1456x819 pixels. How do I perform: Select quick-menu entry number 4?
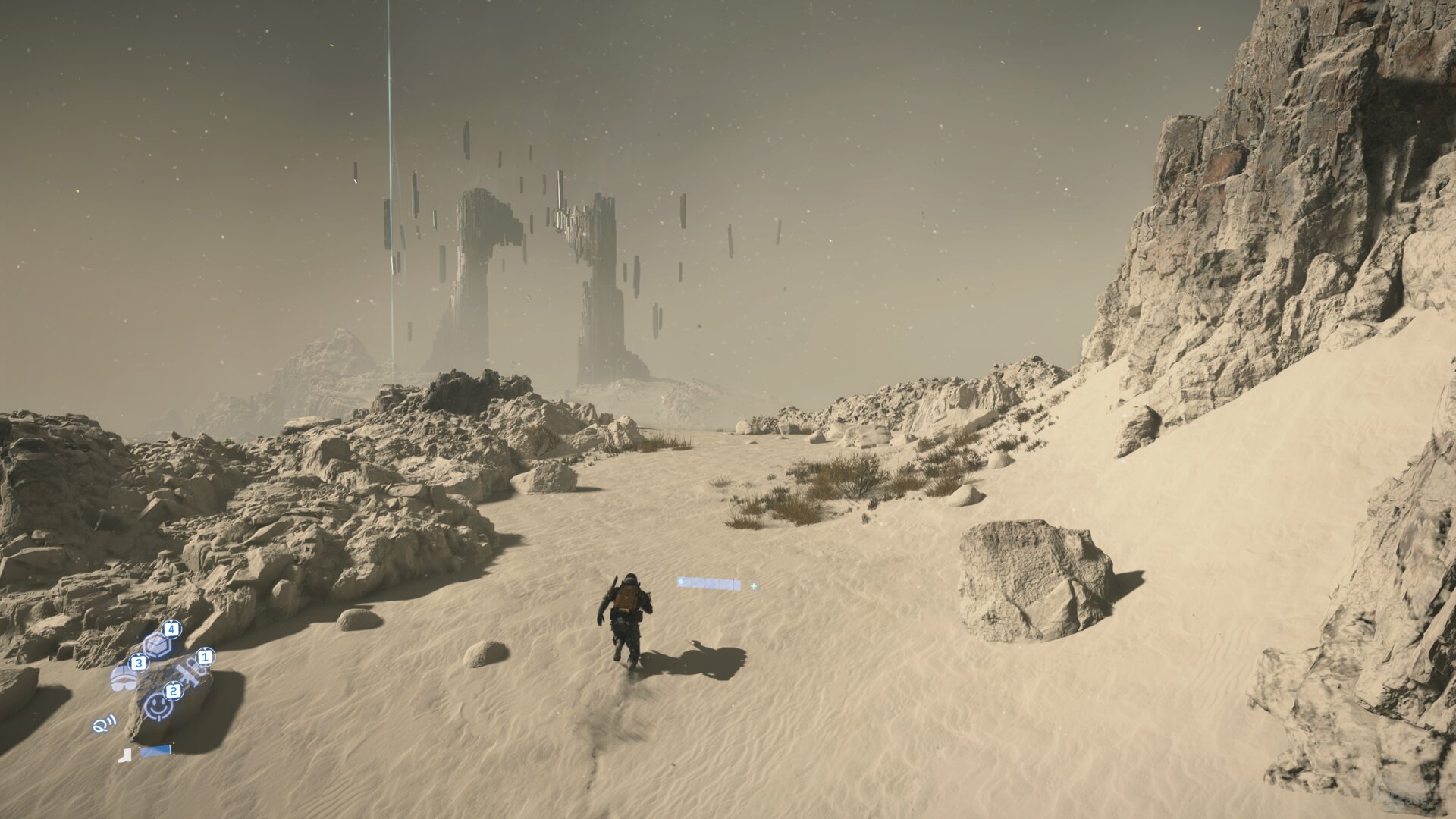click(x=172, y=629)
